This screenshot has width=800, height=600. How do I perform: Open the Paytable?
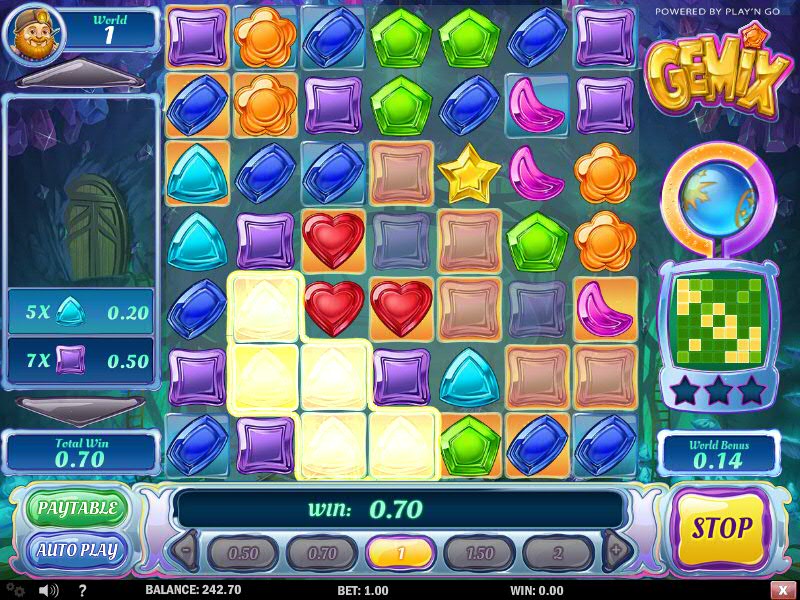[x=77, y=509]
